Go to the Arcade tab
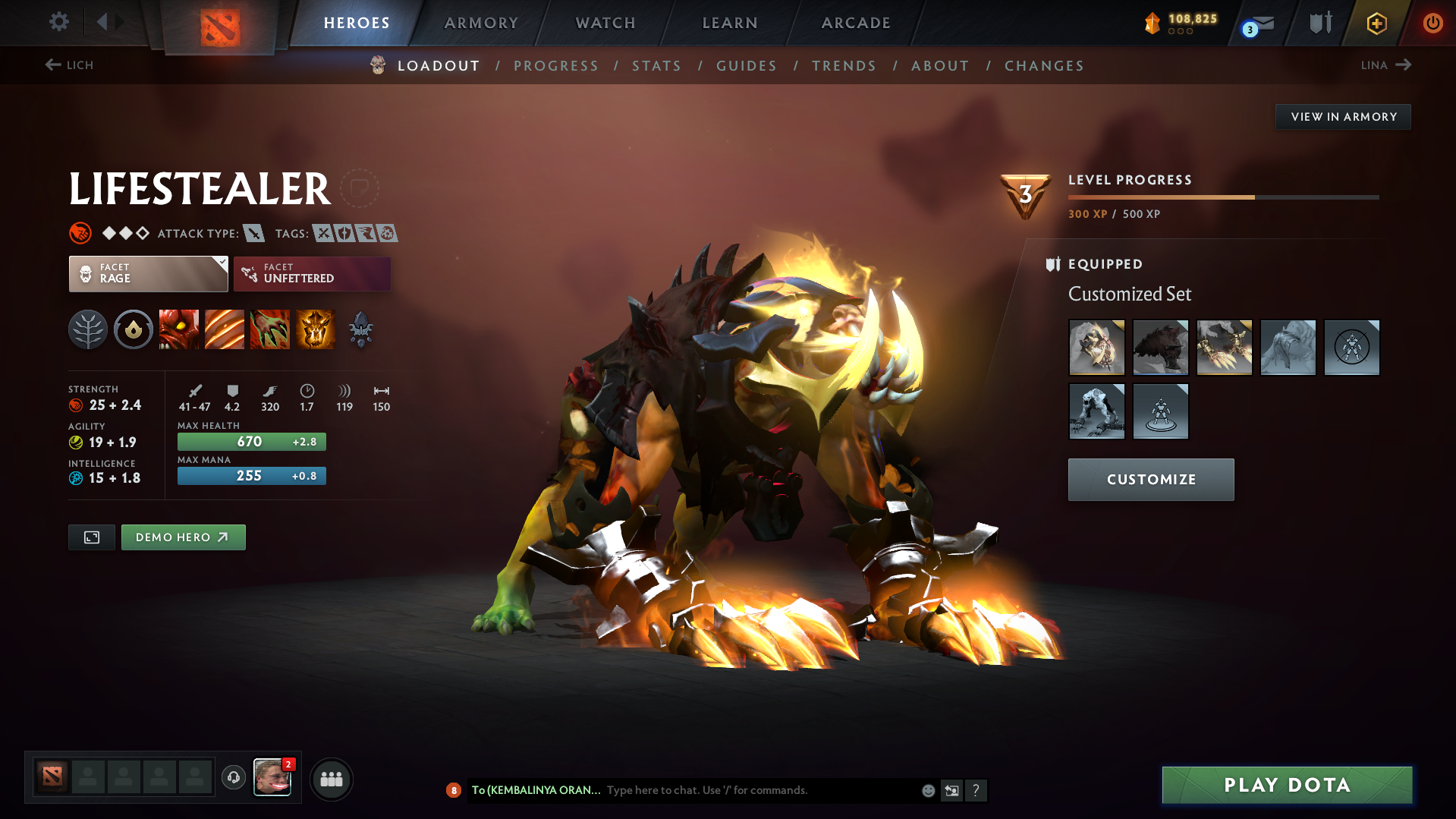The image size is (1456, 819). pos(856,23)
